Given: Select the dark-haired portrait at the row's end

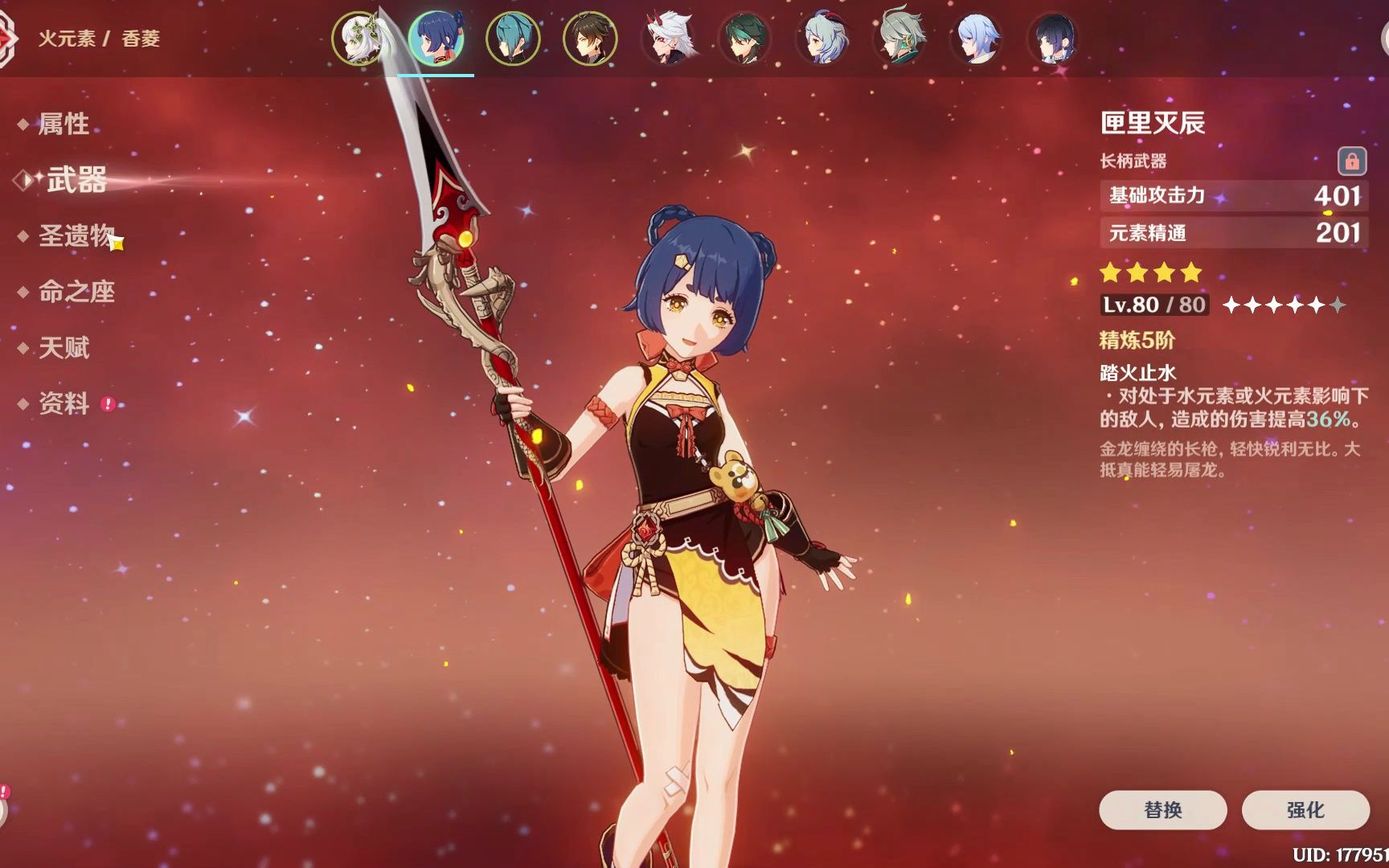Looking at the screenshot, I should pos(1053,39).
